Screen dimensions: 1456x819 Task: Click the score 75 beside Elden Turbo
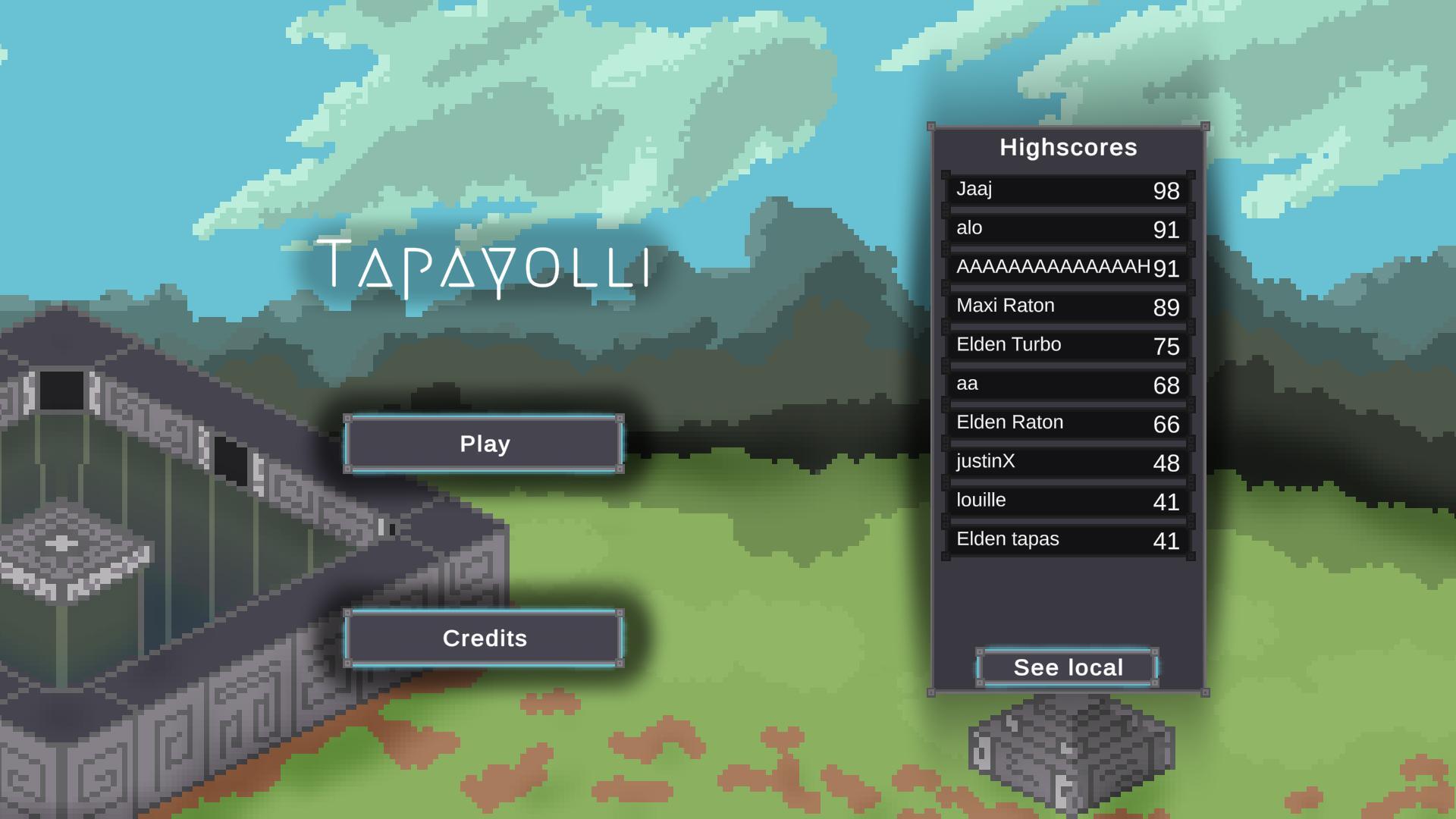[1166, 347]
